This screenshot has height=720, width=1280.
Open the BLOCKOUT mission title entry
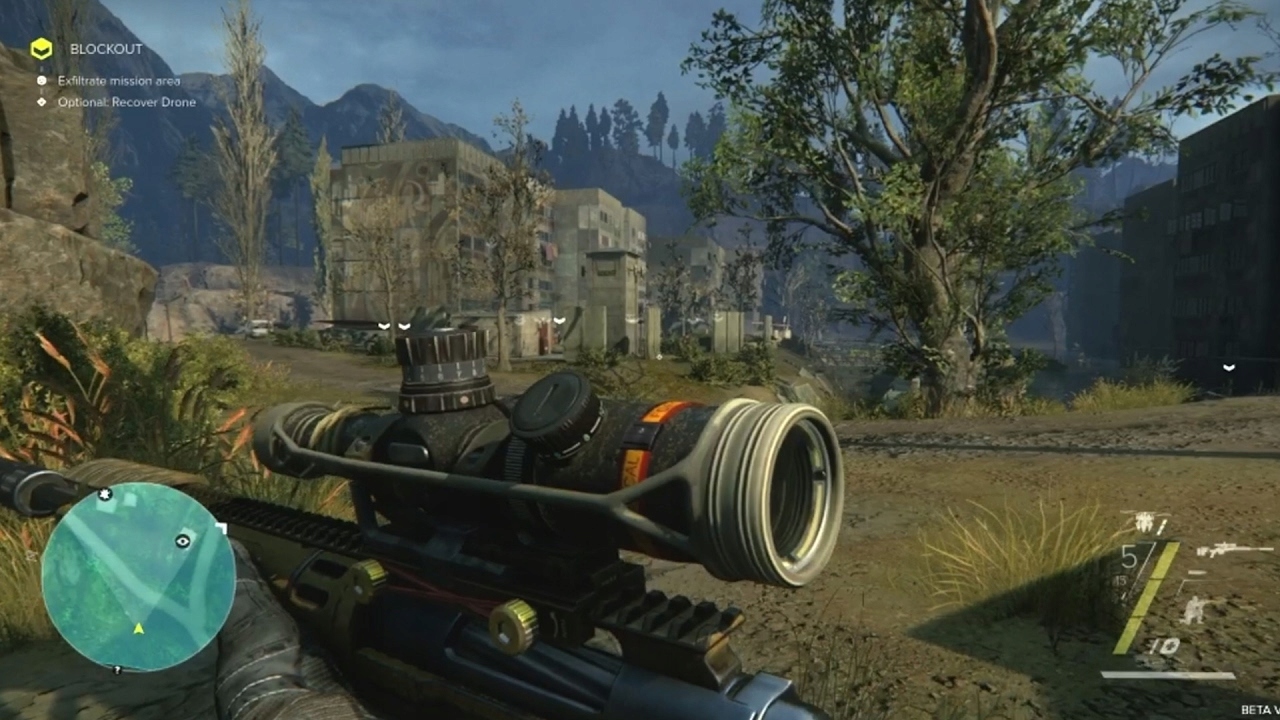click(105, 48)
